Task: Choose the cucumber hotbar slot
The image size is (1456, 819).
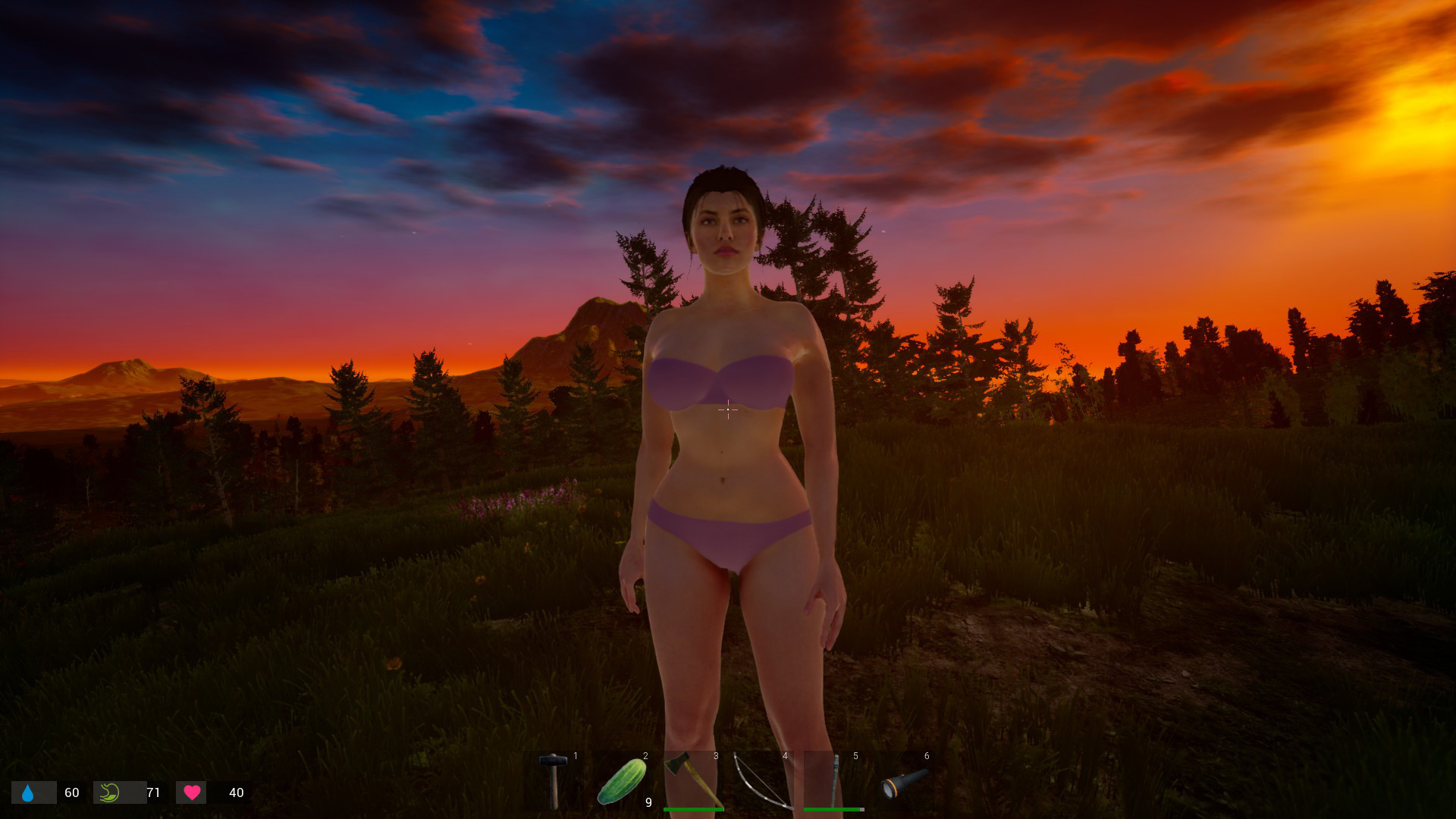Action: pyautogui.click(x=622, y=781)
